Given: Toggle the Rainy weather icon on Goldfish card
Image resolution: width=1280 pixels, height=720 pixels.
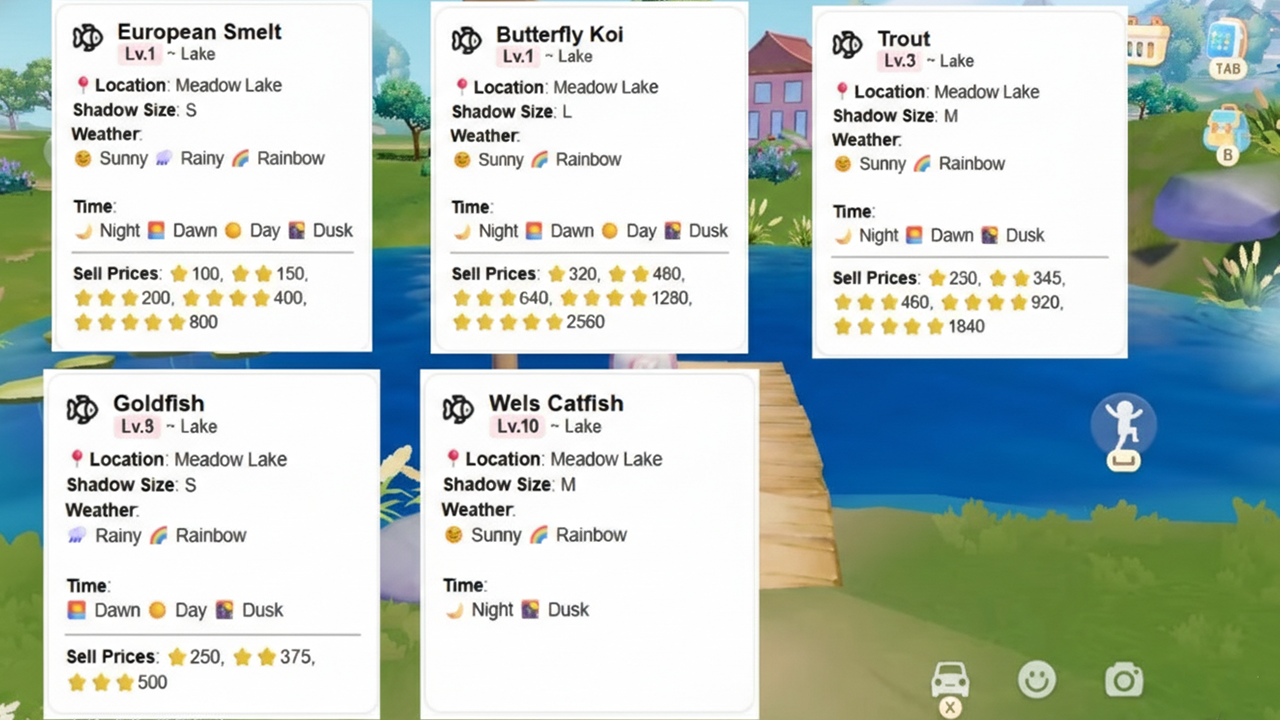Looking at the screenshot, I should [76, 535].
